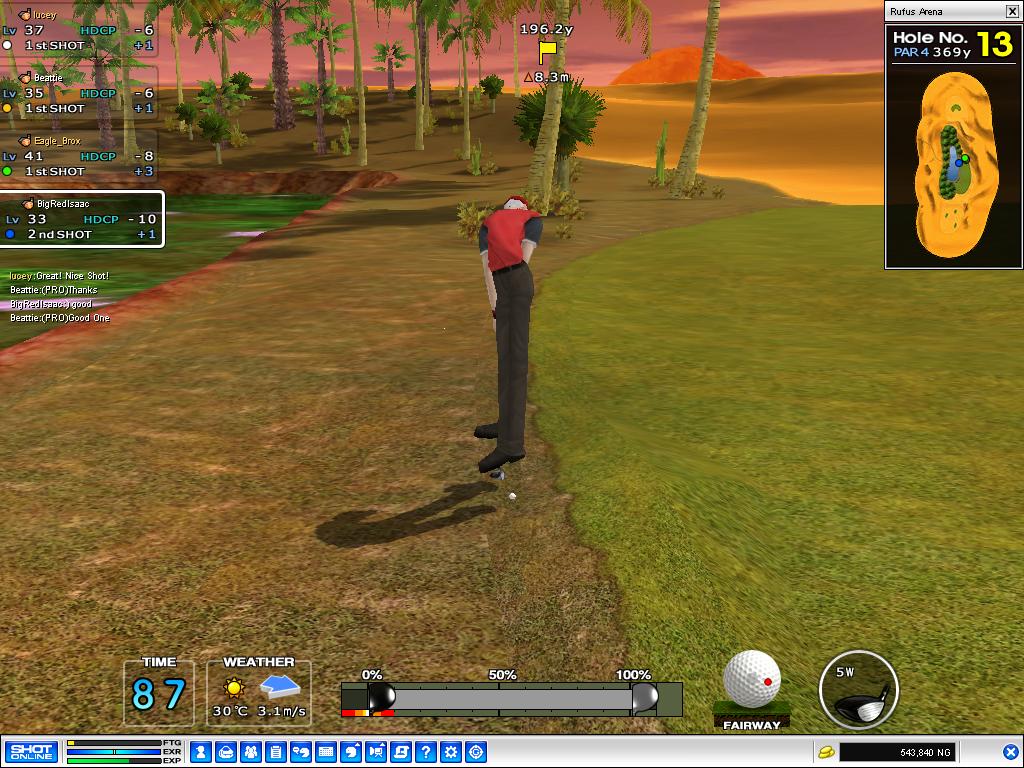Open the character profile toolbar icon
This screenshot has width=1024, height=768.
[200, 752]
